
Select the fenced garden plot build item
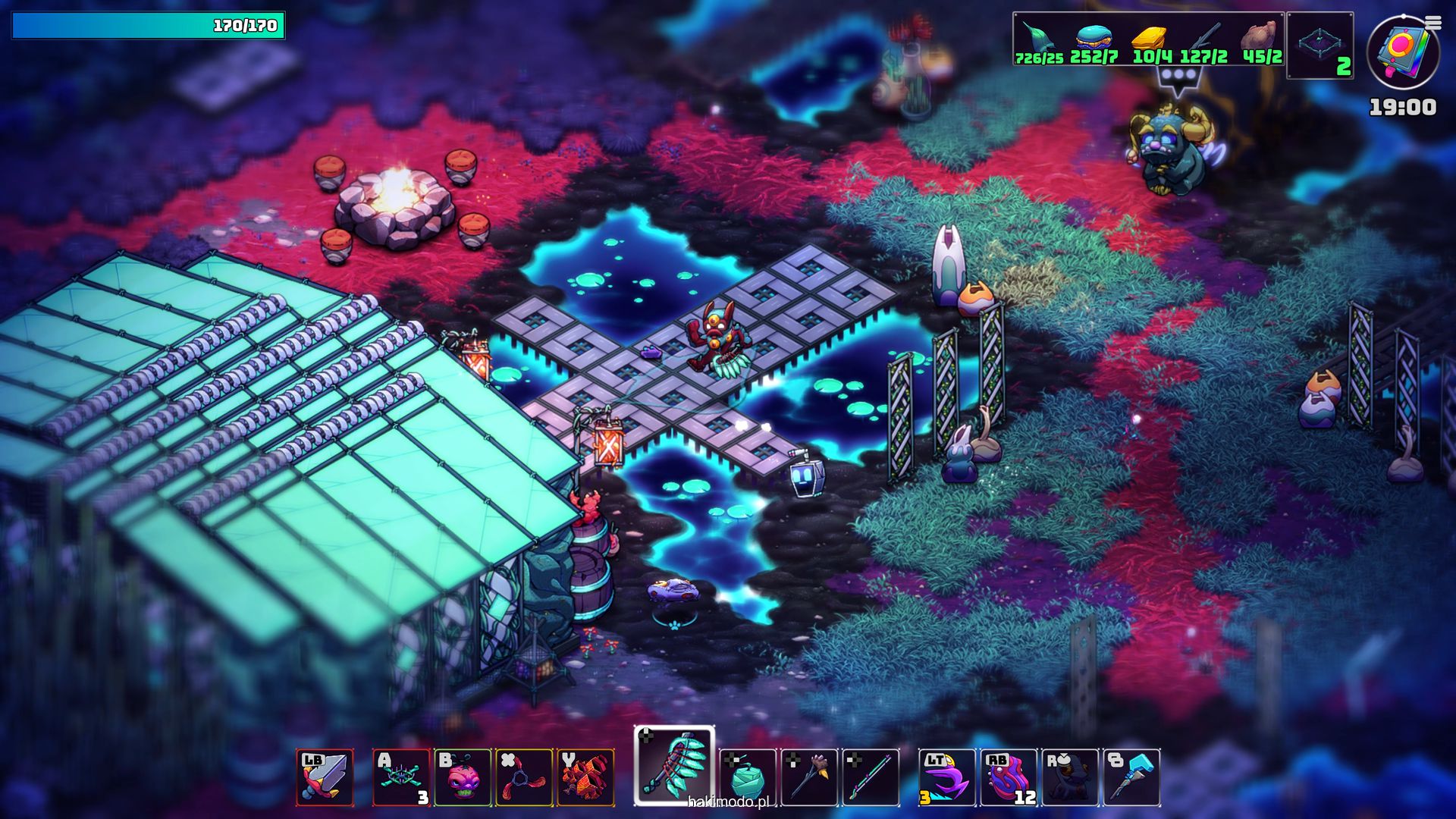1320,44
